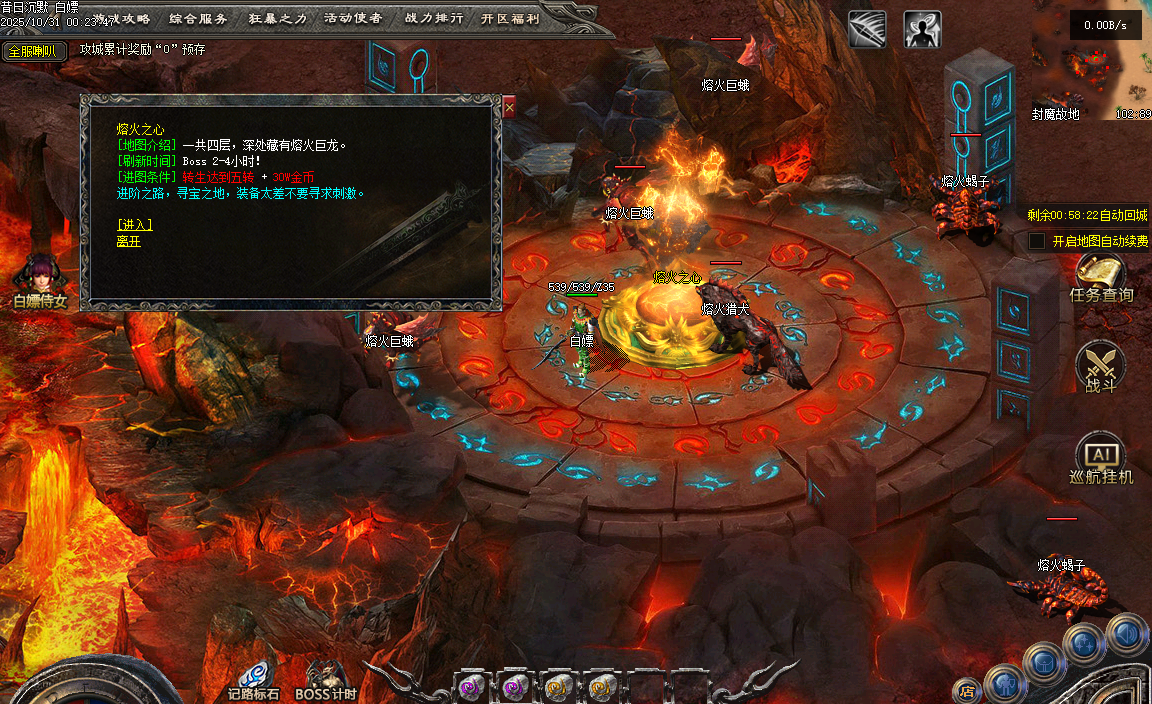Click the 全服喇叭 server broadcast button

[34, 51]
